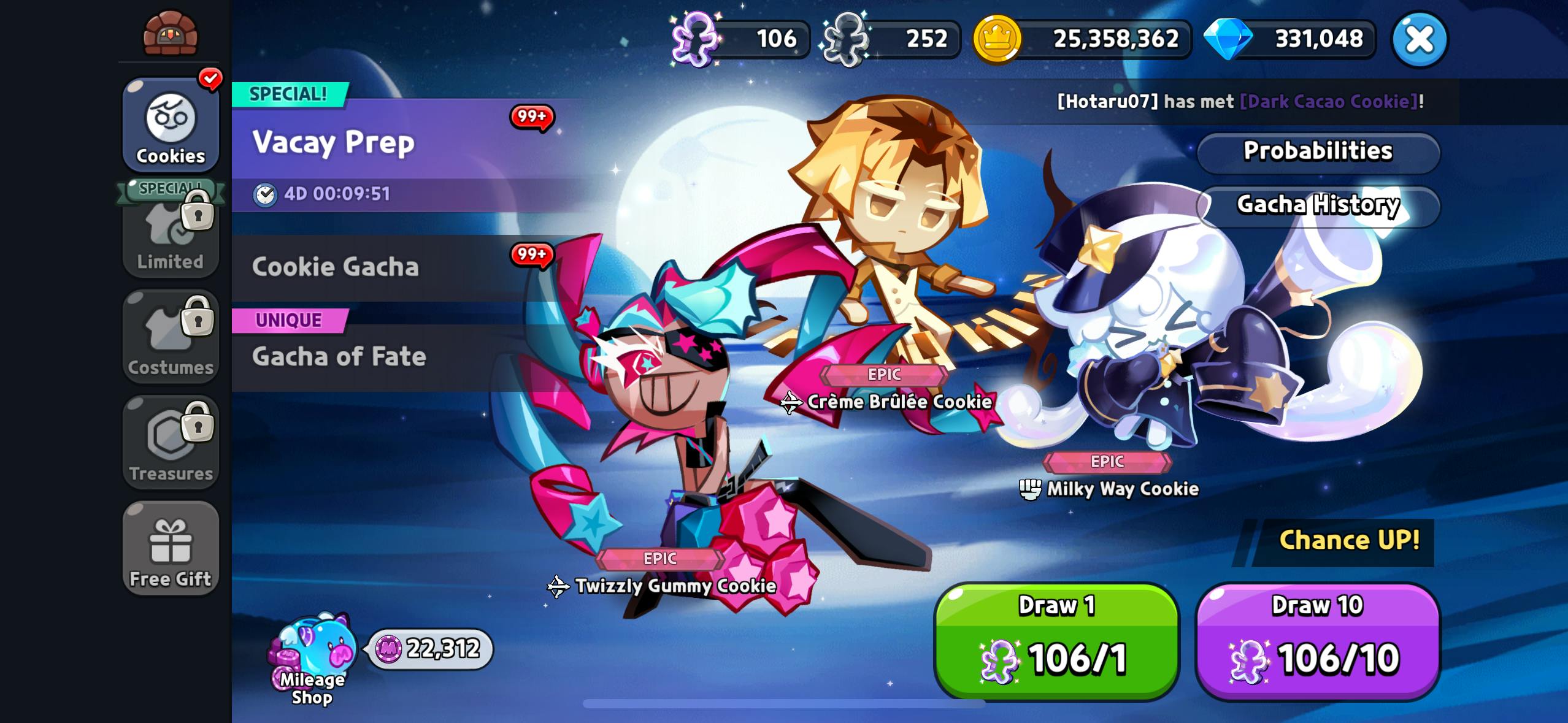Switch to the locked Treasures category
This screenshot has width=1568, height=723.
171,443
